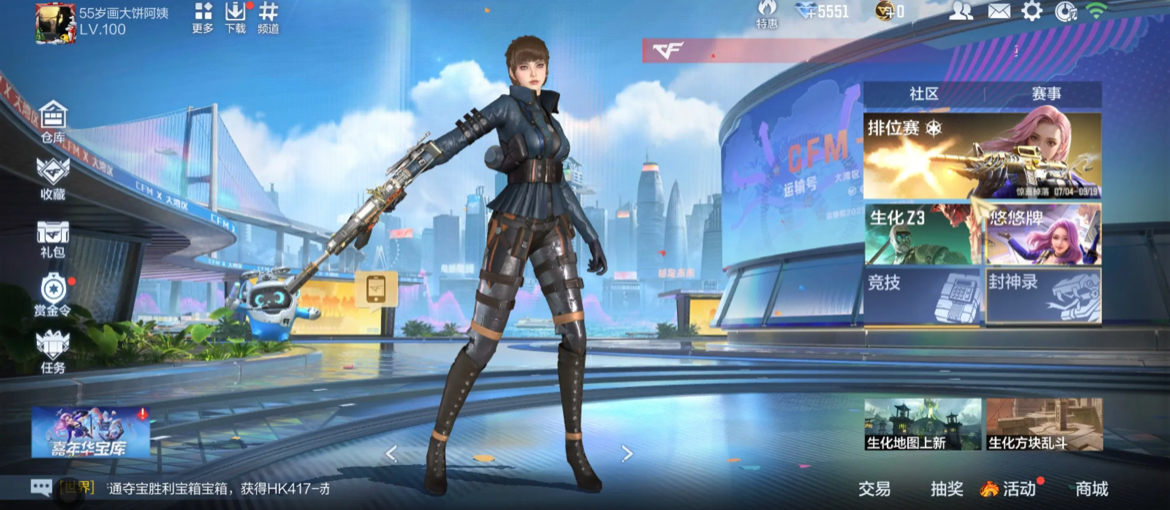This screenshot has height=510, width=1170.
Task: Open the settings gear icon
Action: point(1031,11)
